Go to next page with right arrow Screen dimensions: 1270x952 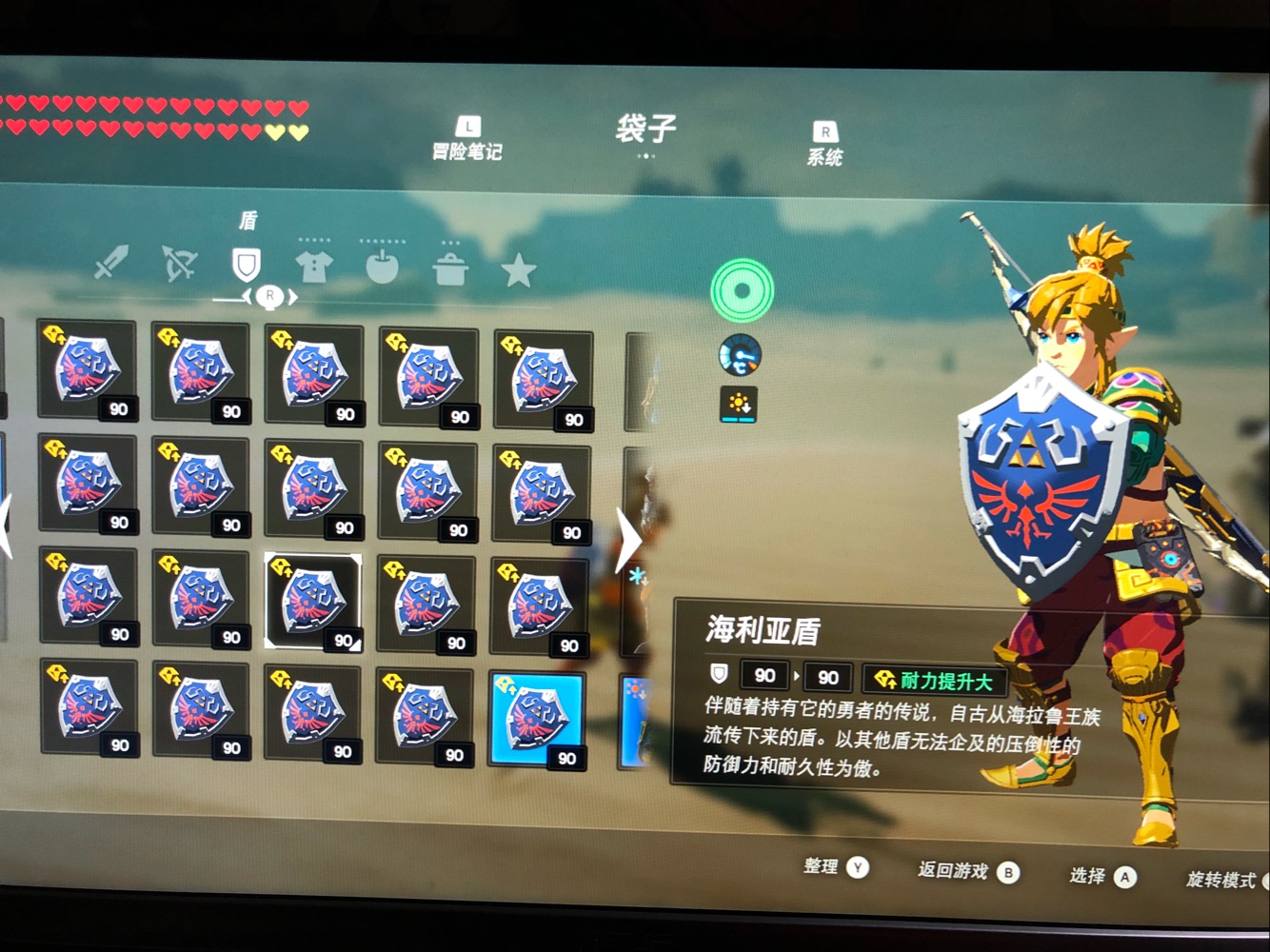click(x=627, y=540)
